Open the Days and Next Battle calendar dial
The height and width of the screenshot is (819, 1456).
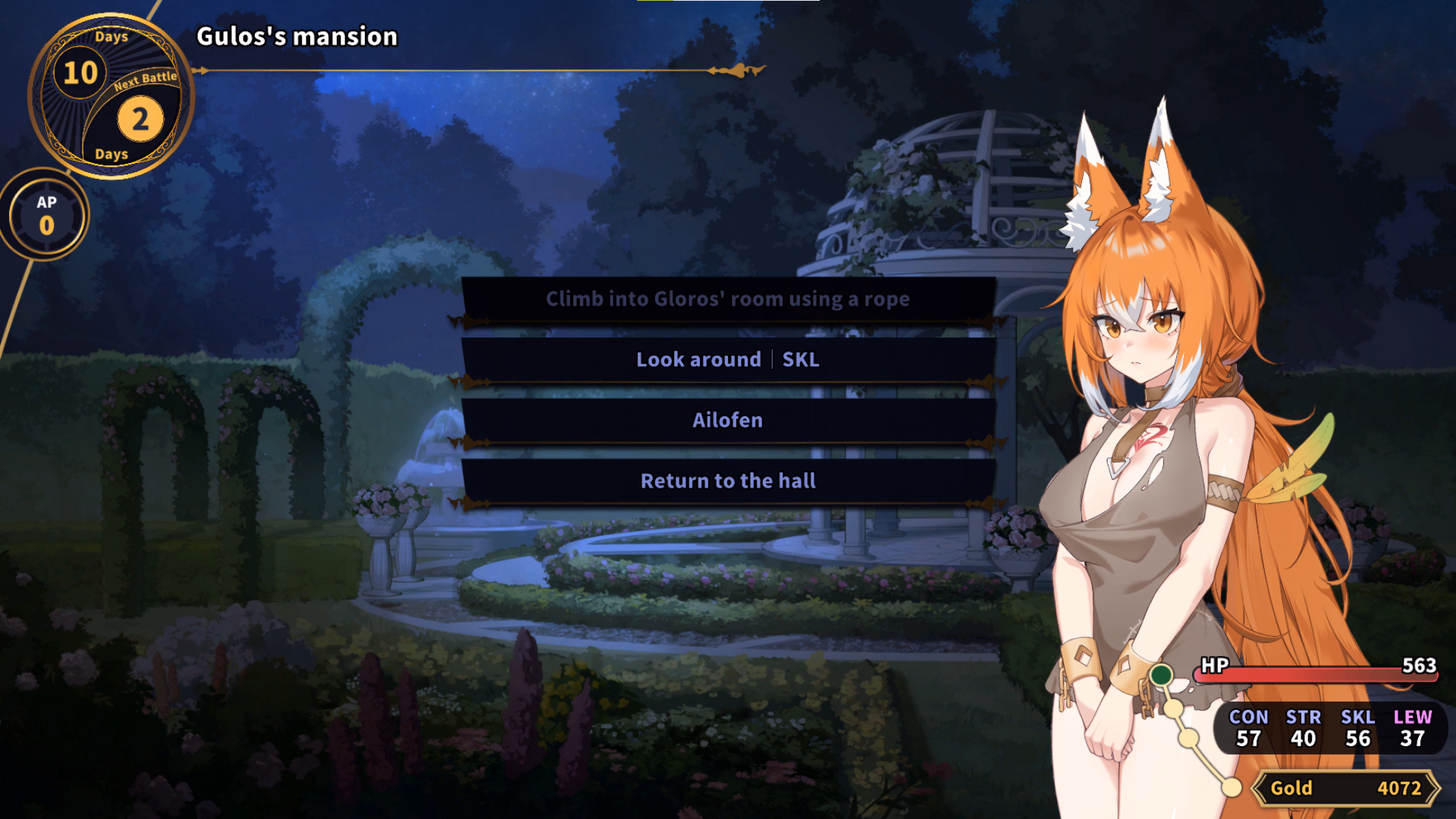(111, 96)
